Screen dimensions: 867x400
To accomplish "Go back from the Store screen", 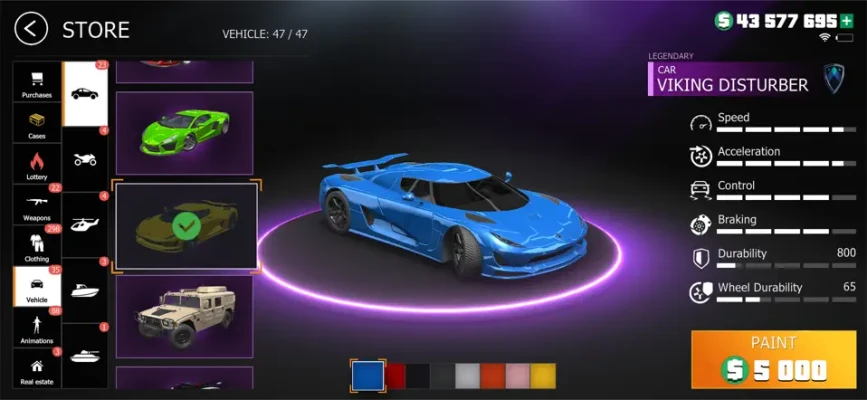I will point(32,29).
